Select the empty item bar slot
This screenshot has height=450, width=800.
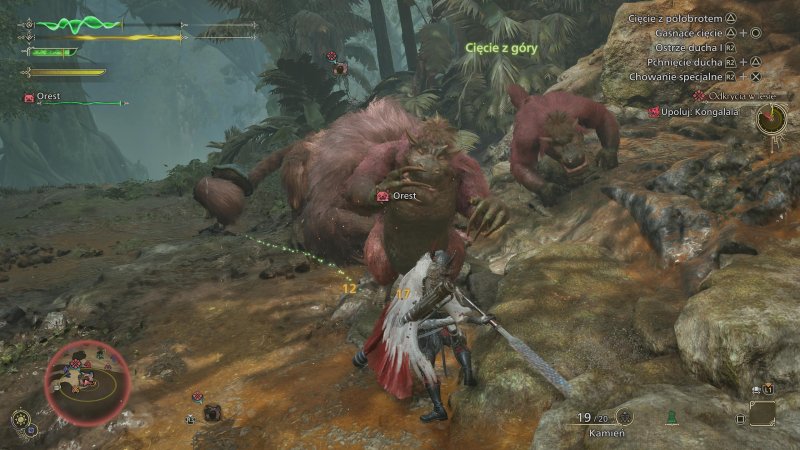pyautogui.click(x=762, y=412)
